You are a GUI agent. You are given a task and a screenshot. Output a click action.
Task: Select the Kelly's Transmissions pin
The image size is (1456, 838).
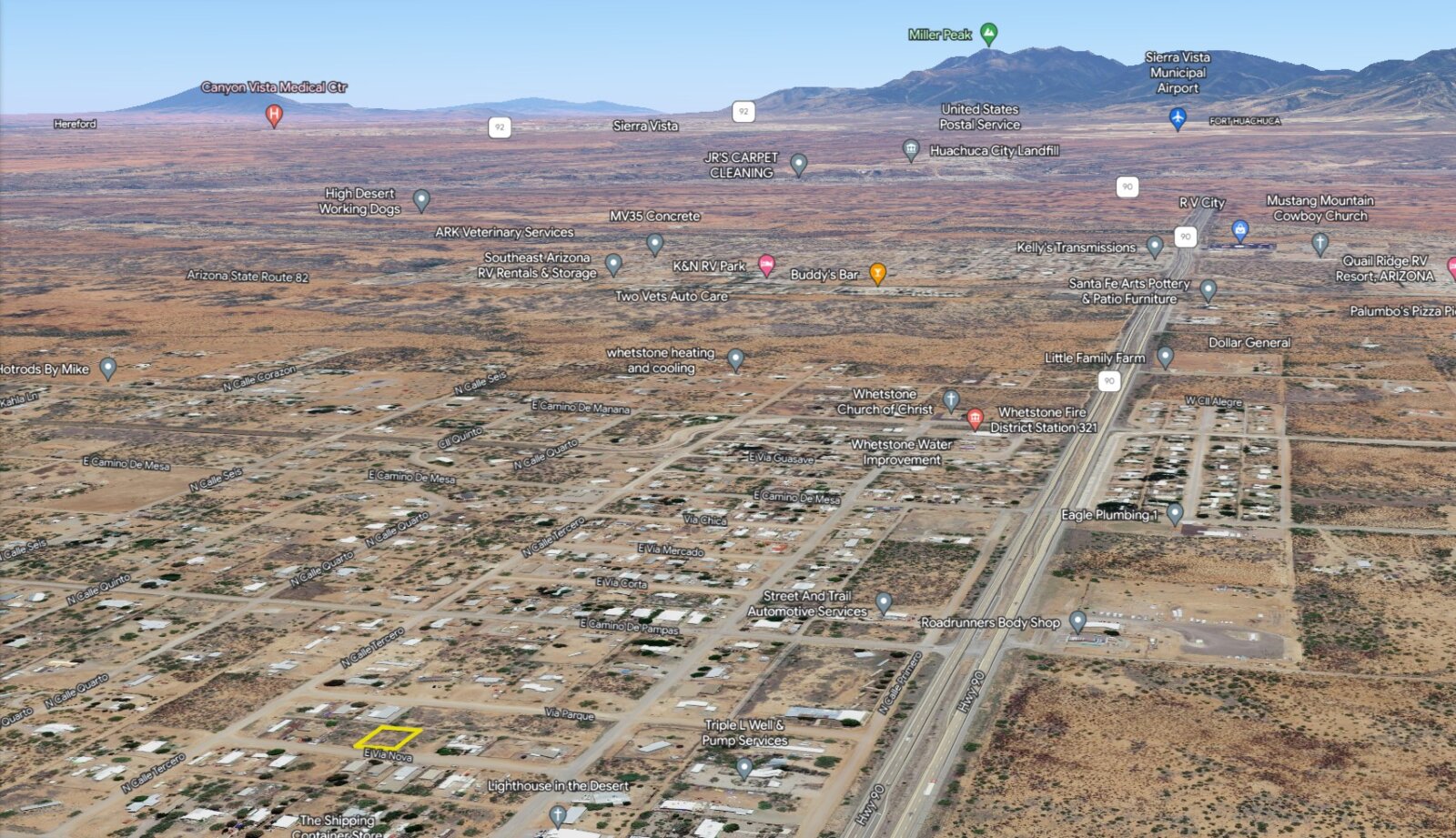coord(1155,246)
